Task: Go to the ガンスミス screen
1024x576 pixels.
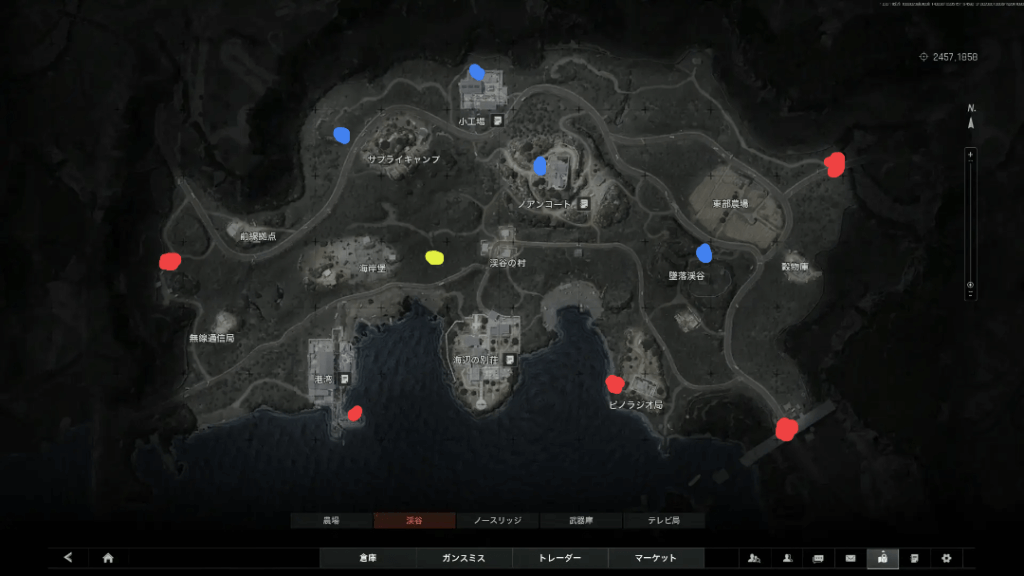Action: coord(463,558)
